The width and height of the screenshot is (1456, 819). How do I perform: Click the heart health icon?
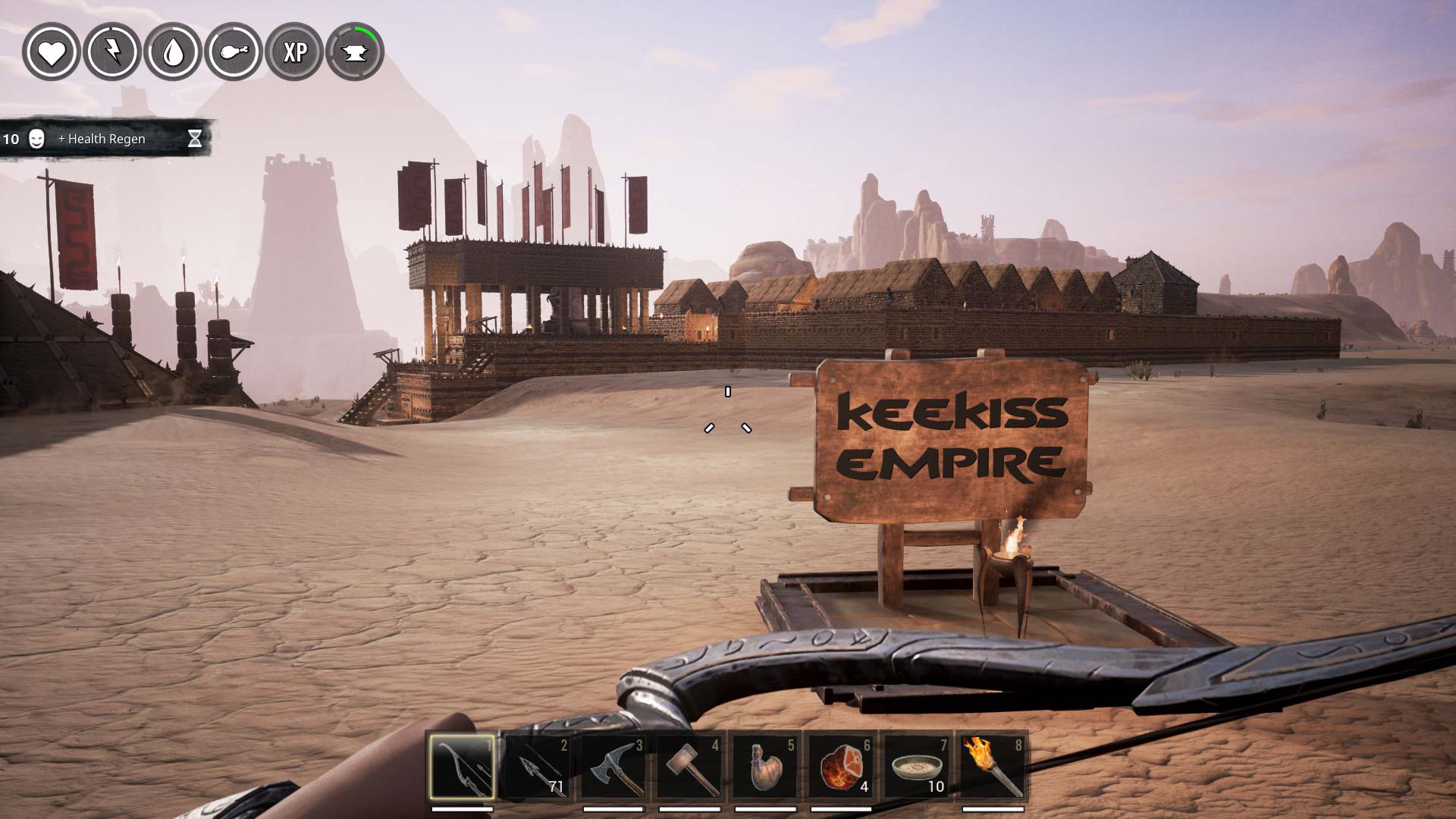52,52
